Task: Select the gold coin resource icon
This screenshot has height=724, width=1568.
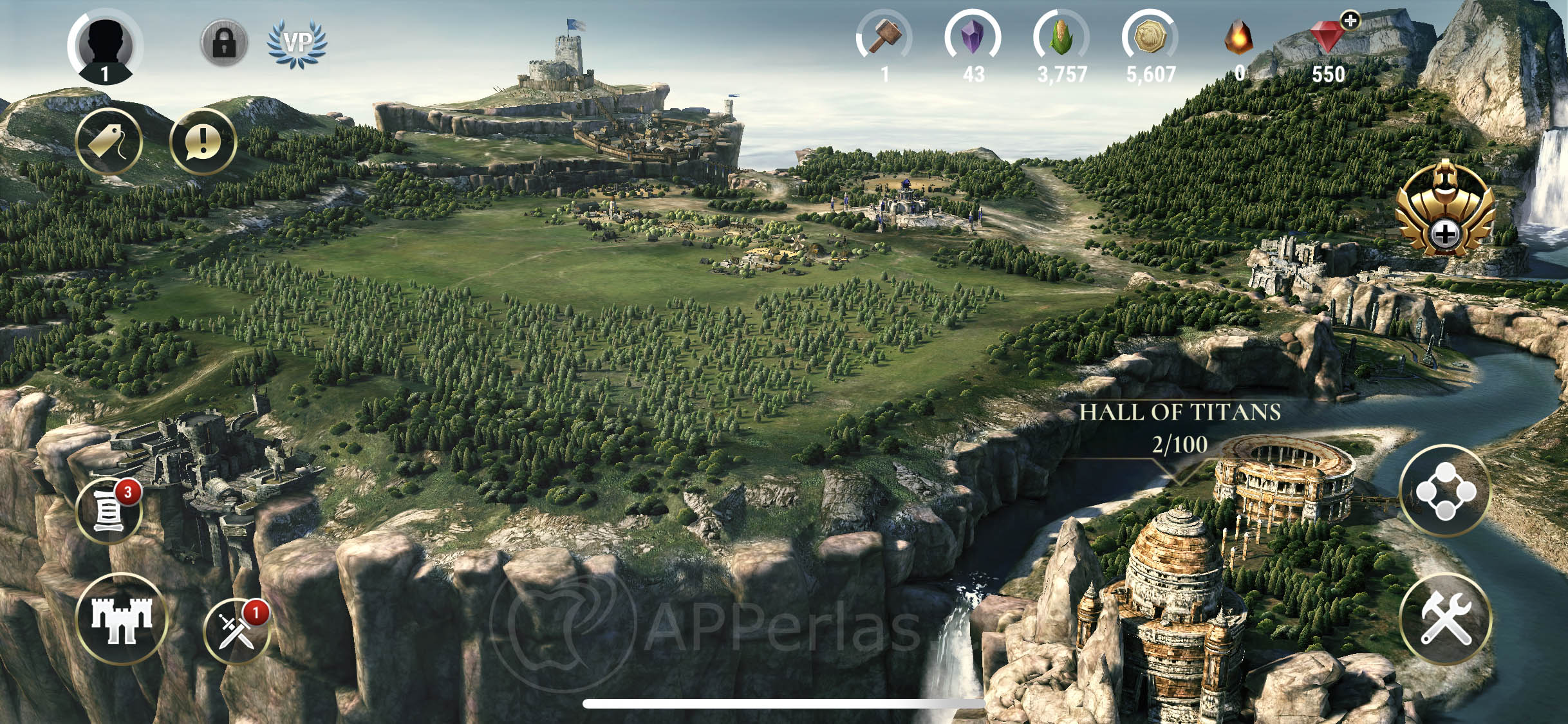Action: 1150,37
